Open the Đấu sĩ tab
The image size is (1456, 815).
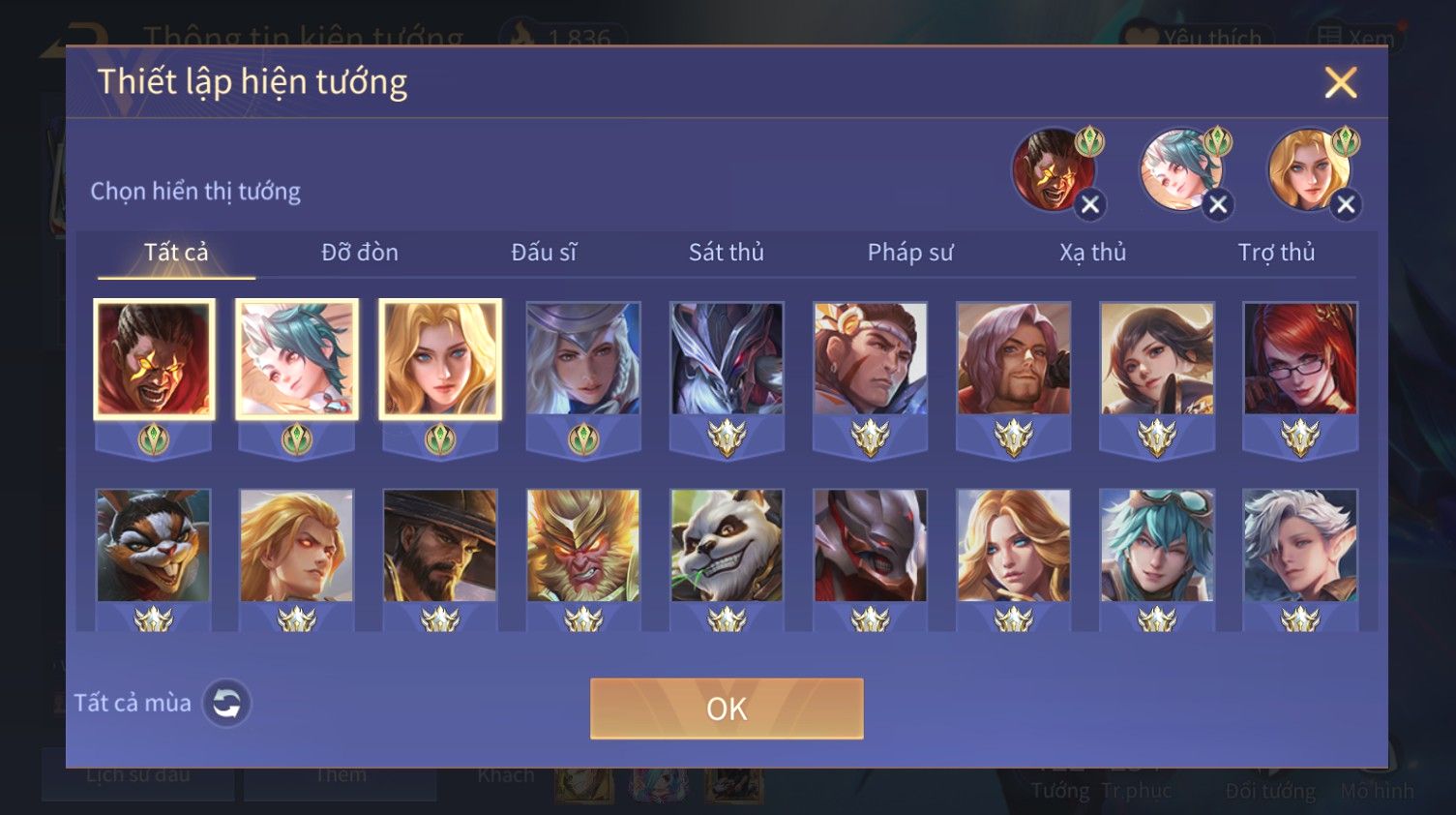point(544,253)
